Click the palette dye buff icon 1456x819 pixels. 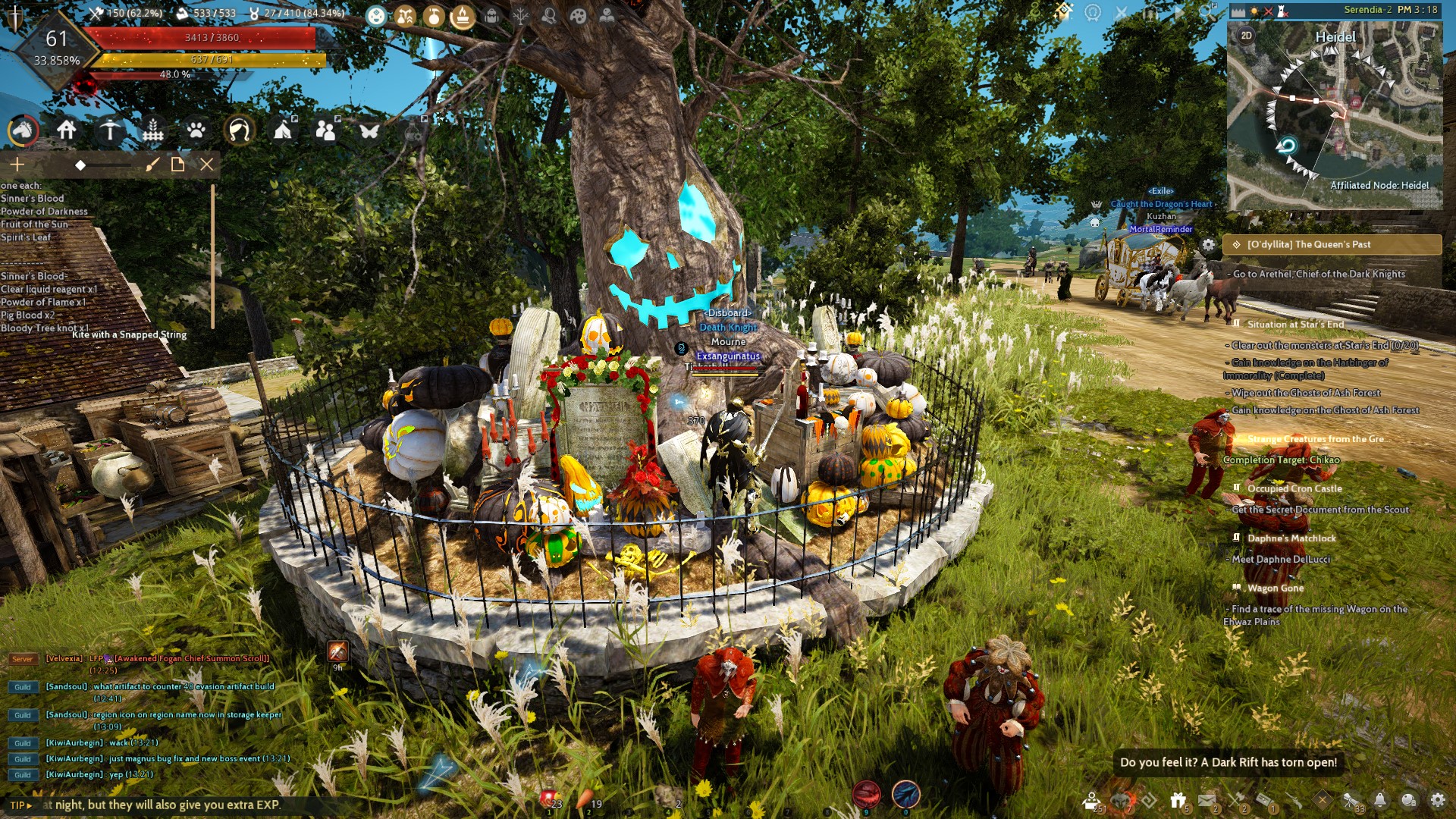pos(578,16)
